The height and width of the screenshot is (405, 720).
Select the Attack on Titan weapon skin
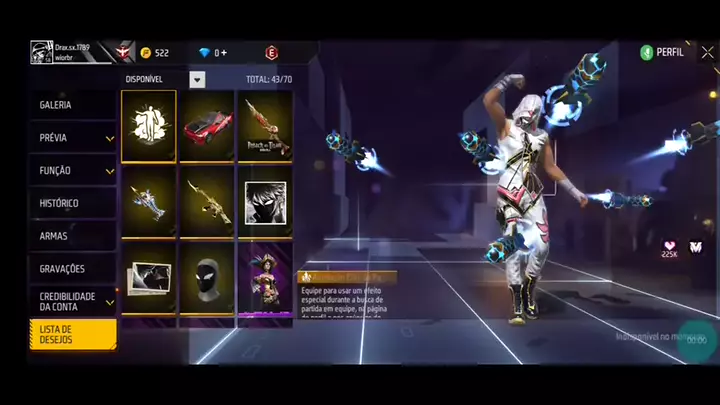265,126
